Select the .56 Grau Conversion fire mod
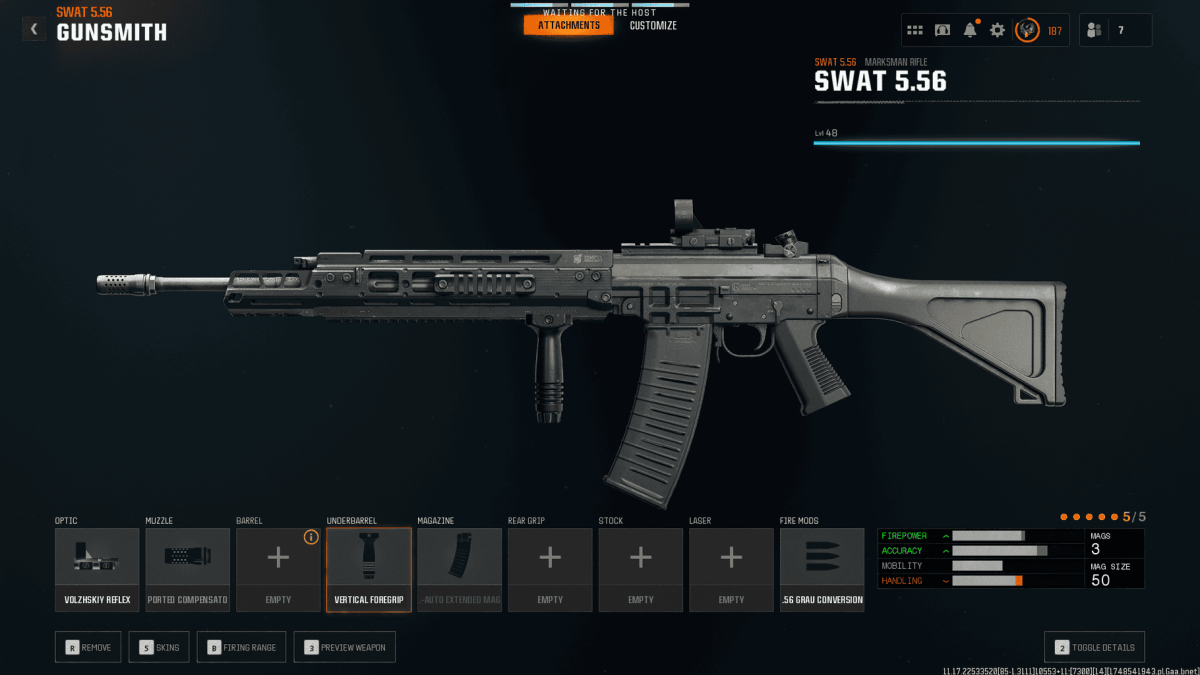Viewport: 1200px width, 675px height. click(822, 569)
